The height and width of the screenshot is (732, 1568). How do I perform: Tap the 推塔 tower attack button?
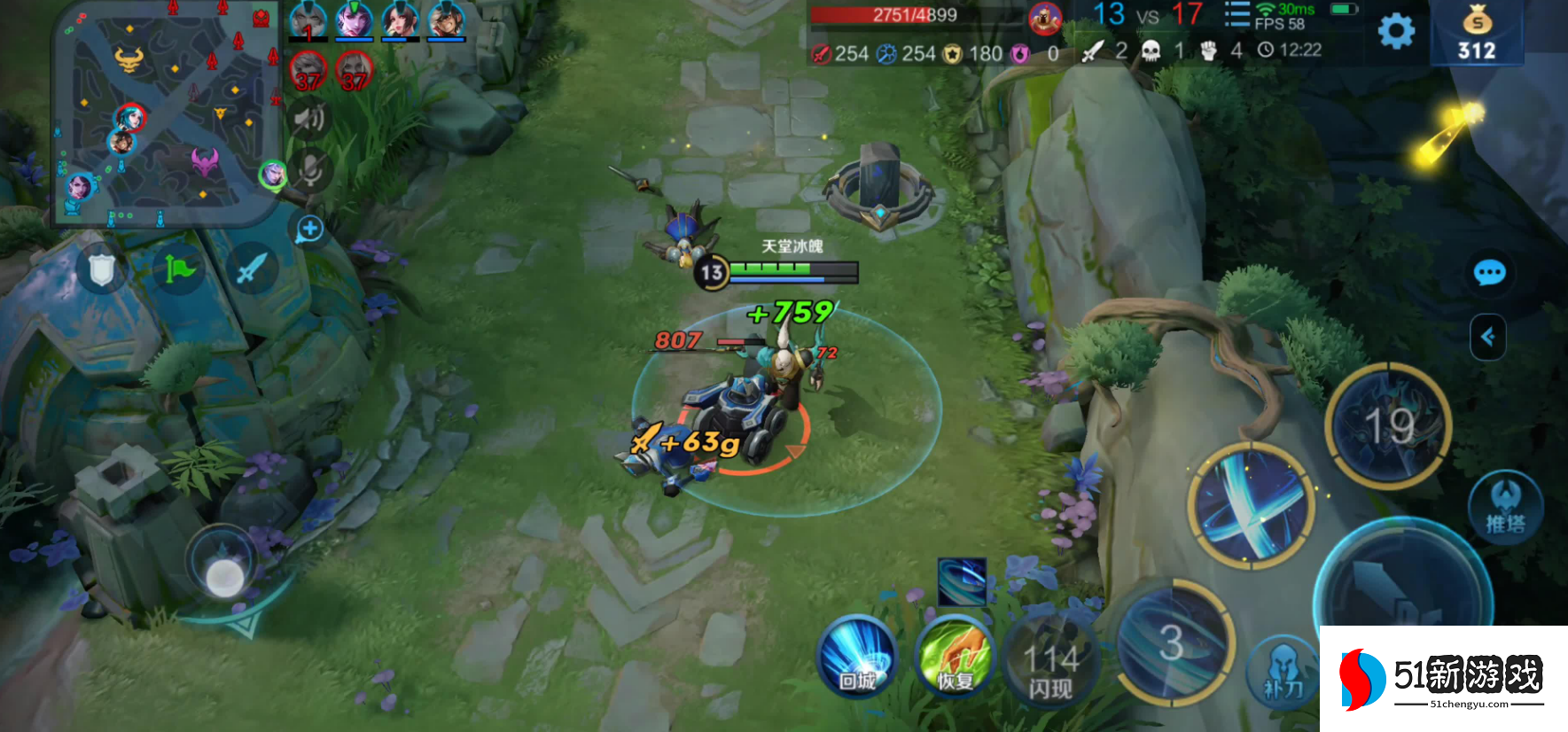tap(1505, 507)
